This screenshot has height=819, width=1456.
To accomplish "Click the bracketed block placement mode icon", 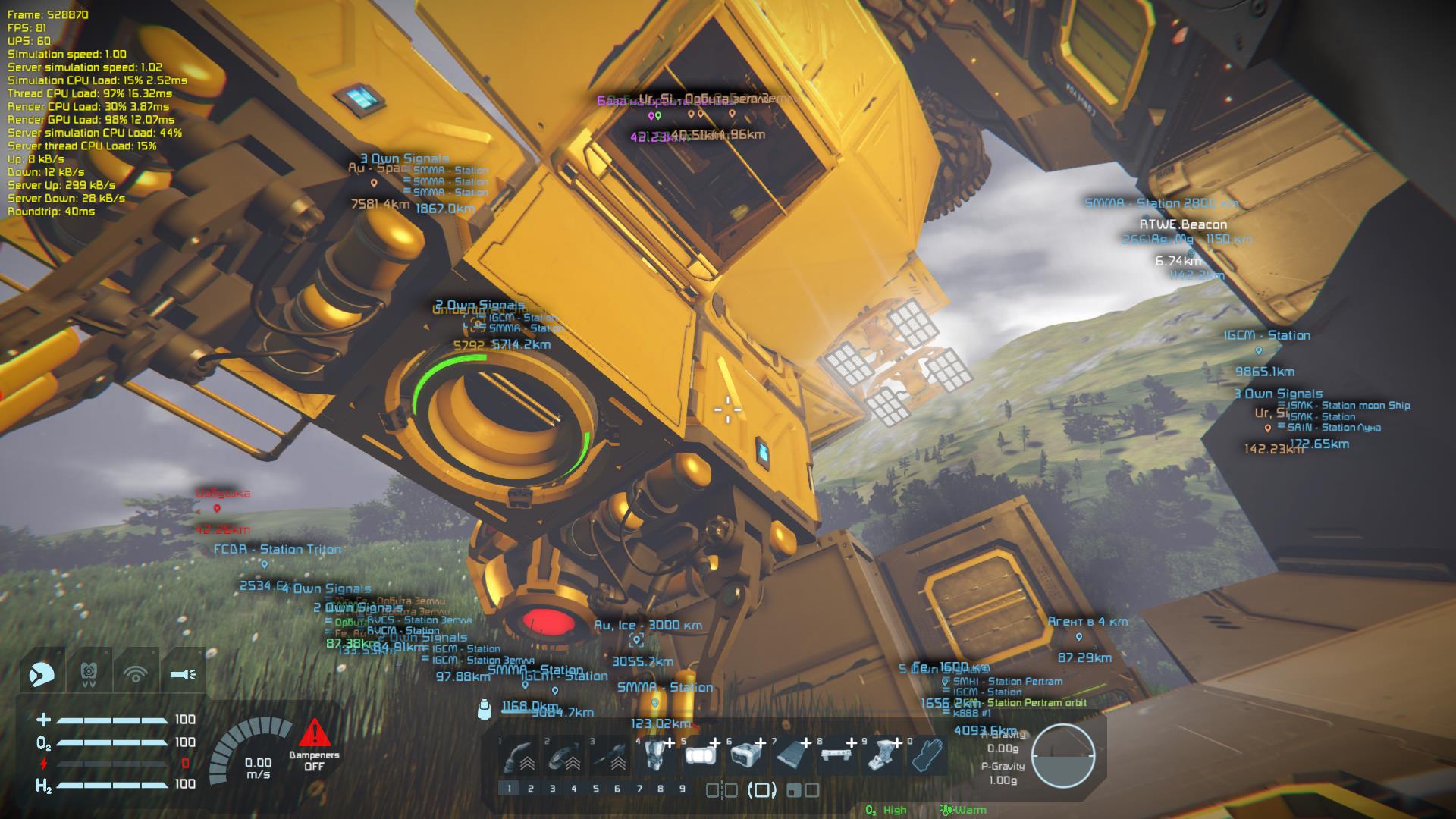I will [761, 790].
